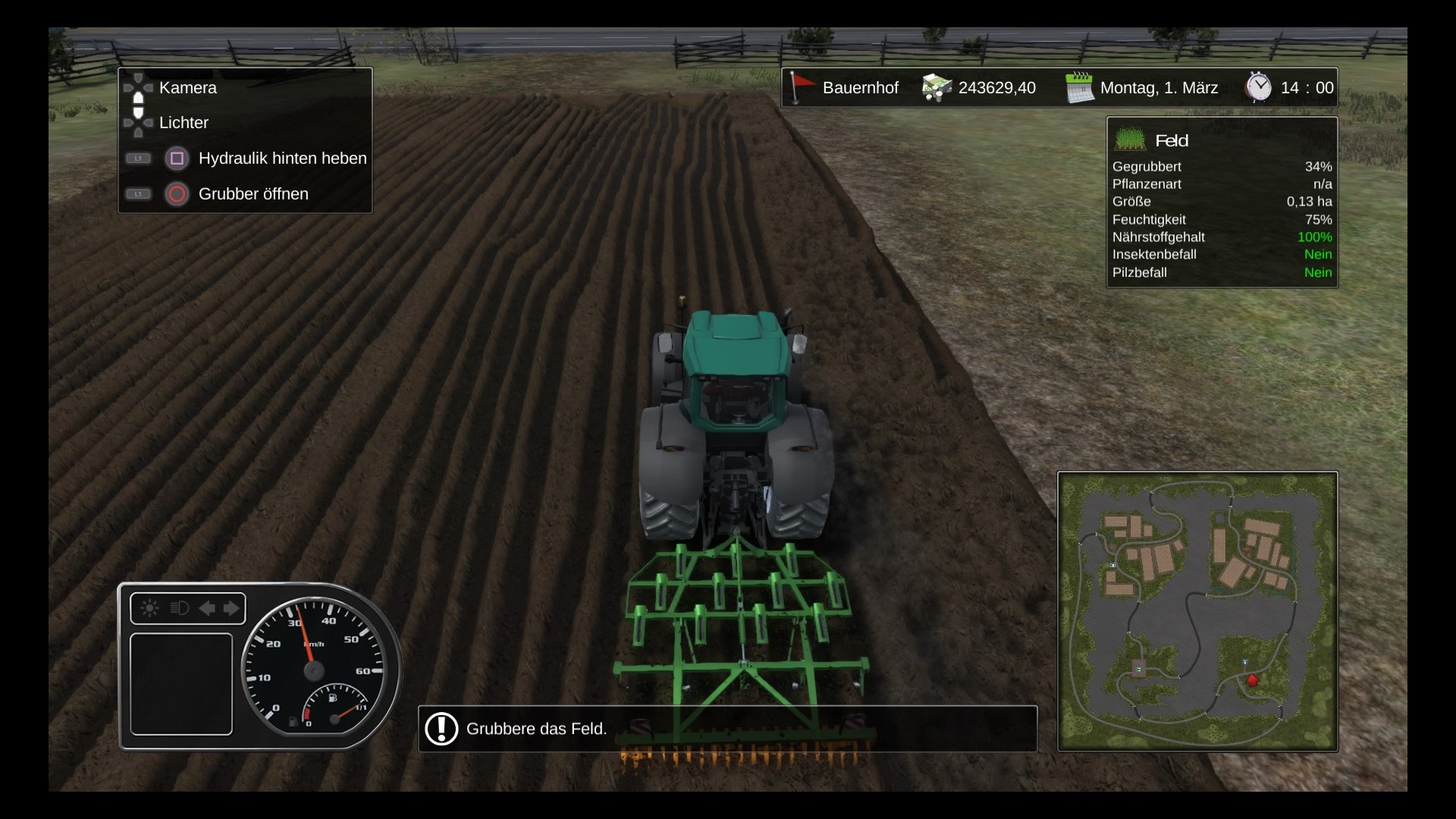
Task: Click the sun-shaped light indicator
Action: coord(149,608)
